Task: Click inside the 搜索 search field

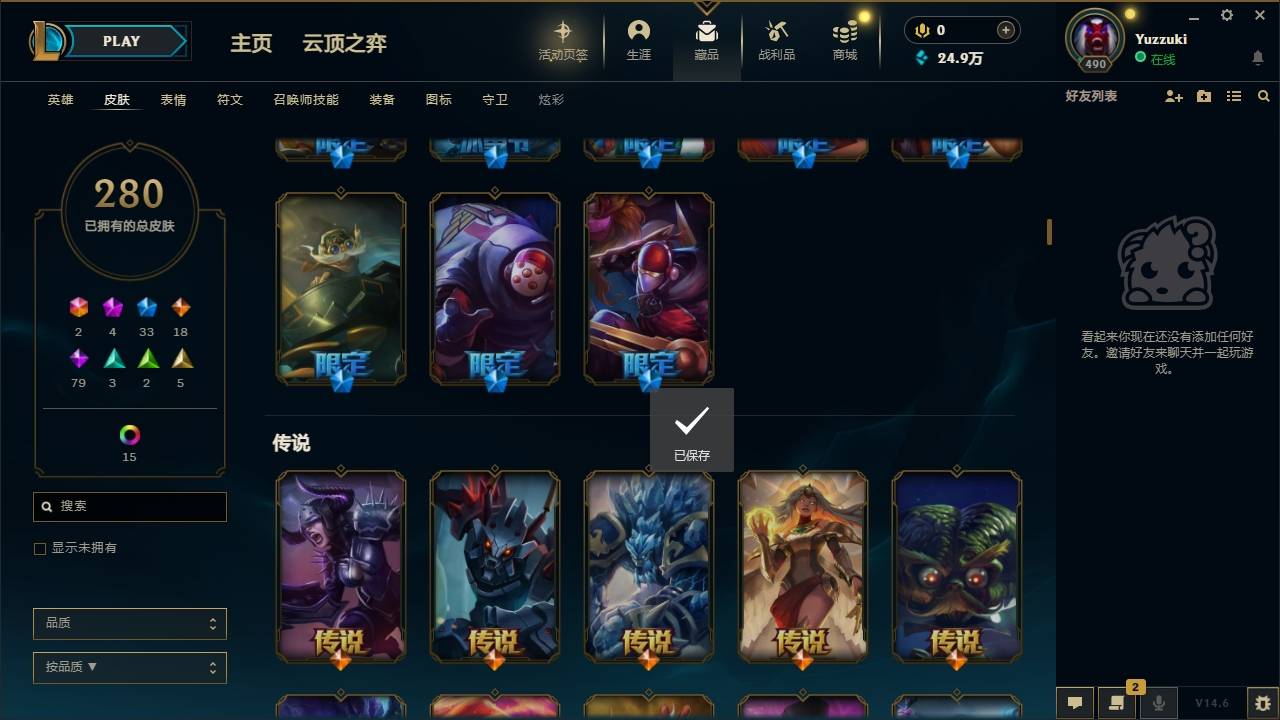Action: pyautogui.click(x=129, y=507)
